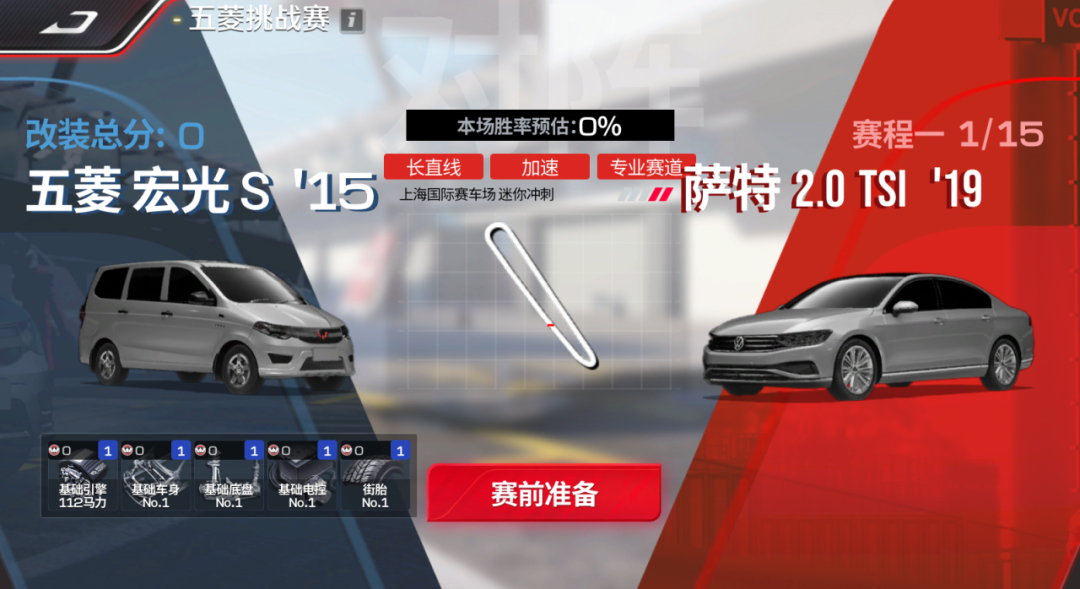Click the 加速 track tag
The height and width of the screenshot is (589, 1080).
(540, 167)
